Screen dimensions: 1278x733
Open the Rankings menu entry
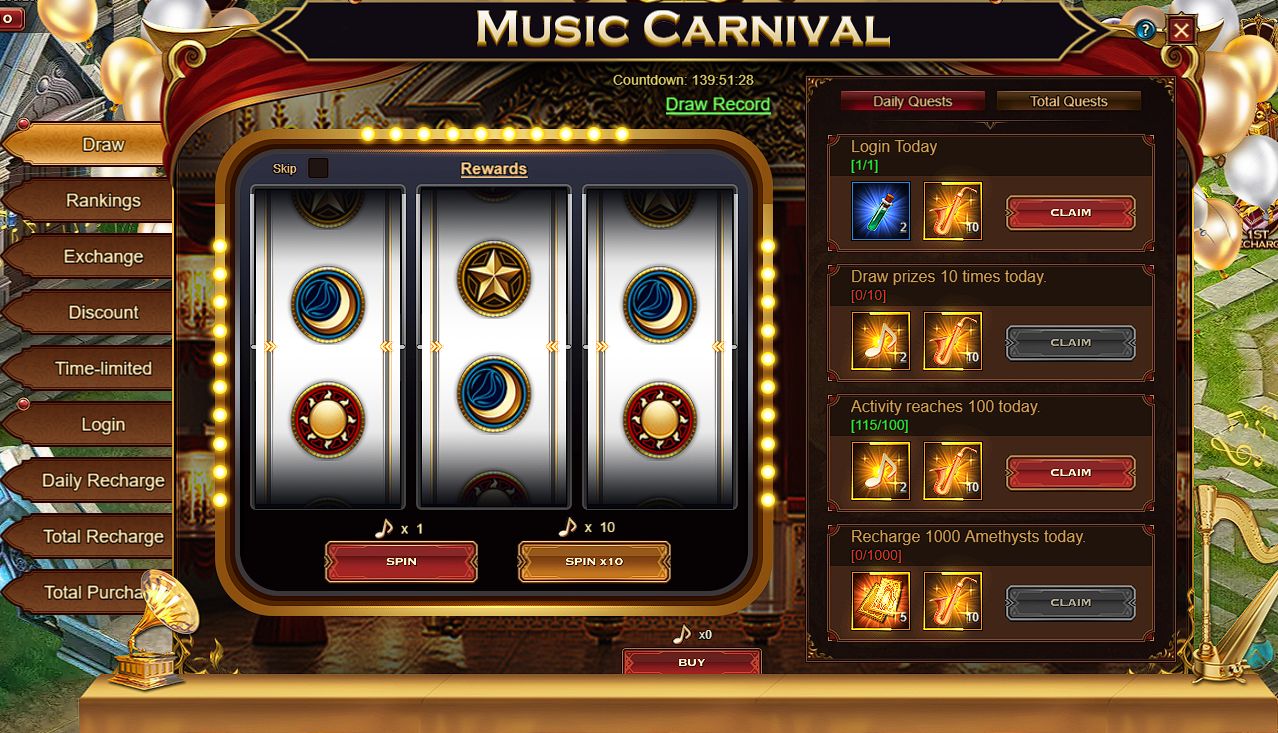pyautogui.click(x=103, y=200)
